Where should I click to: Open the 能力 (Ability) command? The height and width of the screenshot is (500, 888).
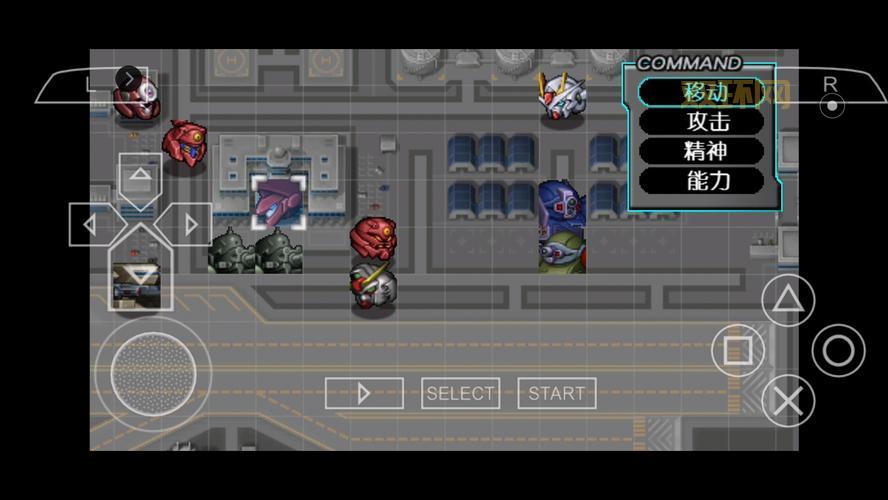tap(701, 181)
